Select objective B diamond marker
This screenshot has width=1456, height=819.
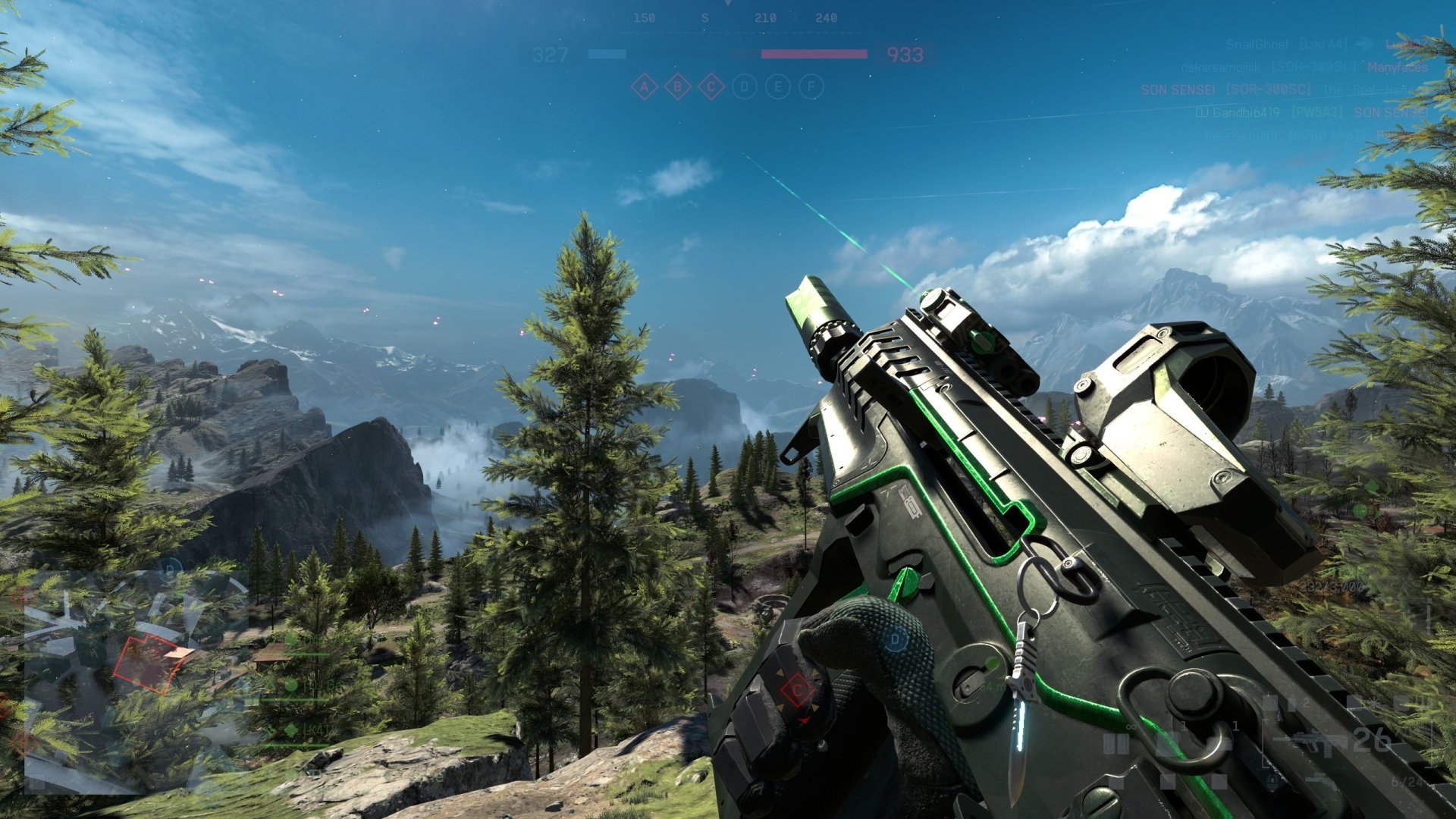677,87
